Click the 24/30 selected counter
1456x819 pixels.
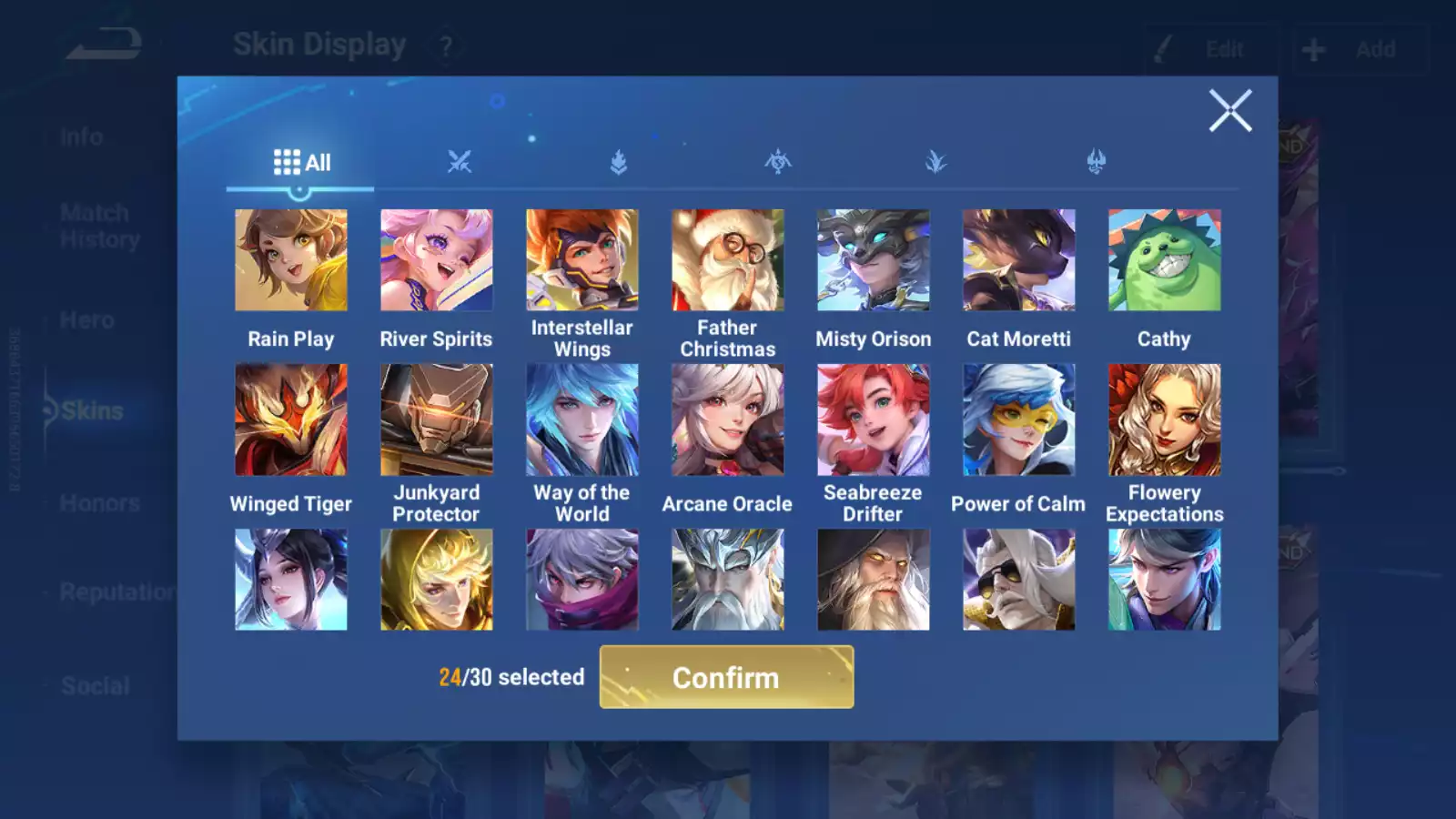tap(510, 677)
